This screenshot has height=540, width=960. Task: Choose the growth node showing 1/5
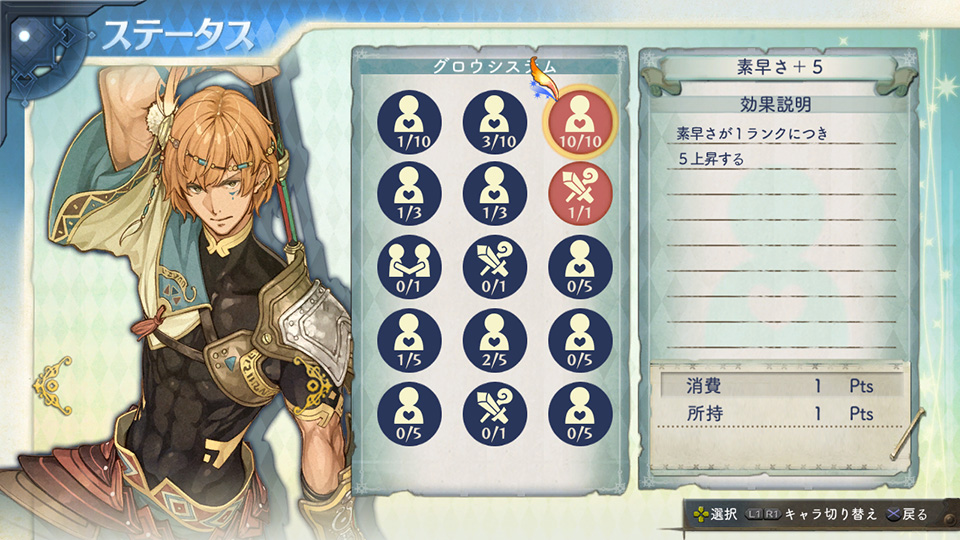tap(409, 341)
